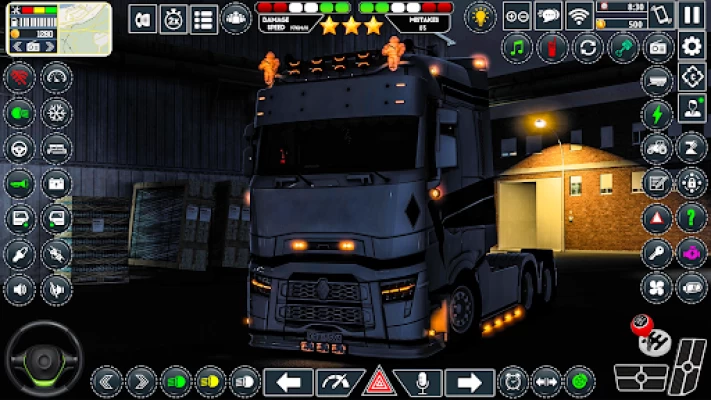Toggle the snowflake air conditioning icon
Screen dimensions: 711x400
57,113
